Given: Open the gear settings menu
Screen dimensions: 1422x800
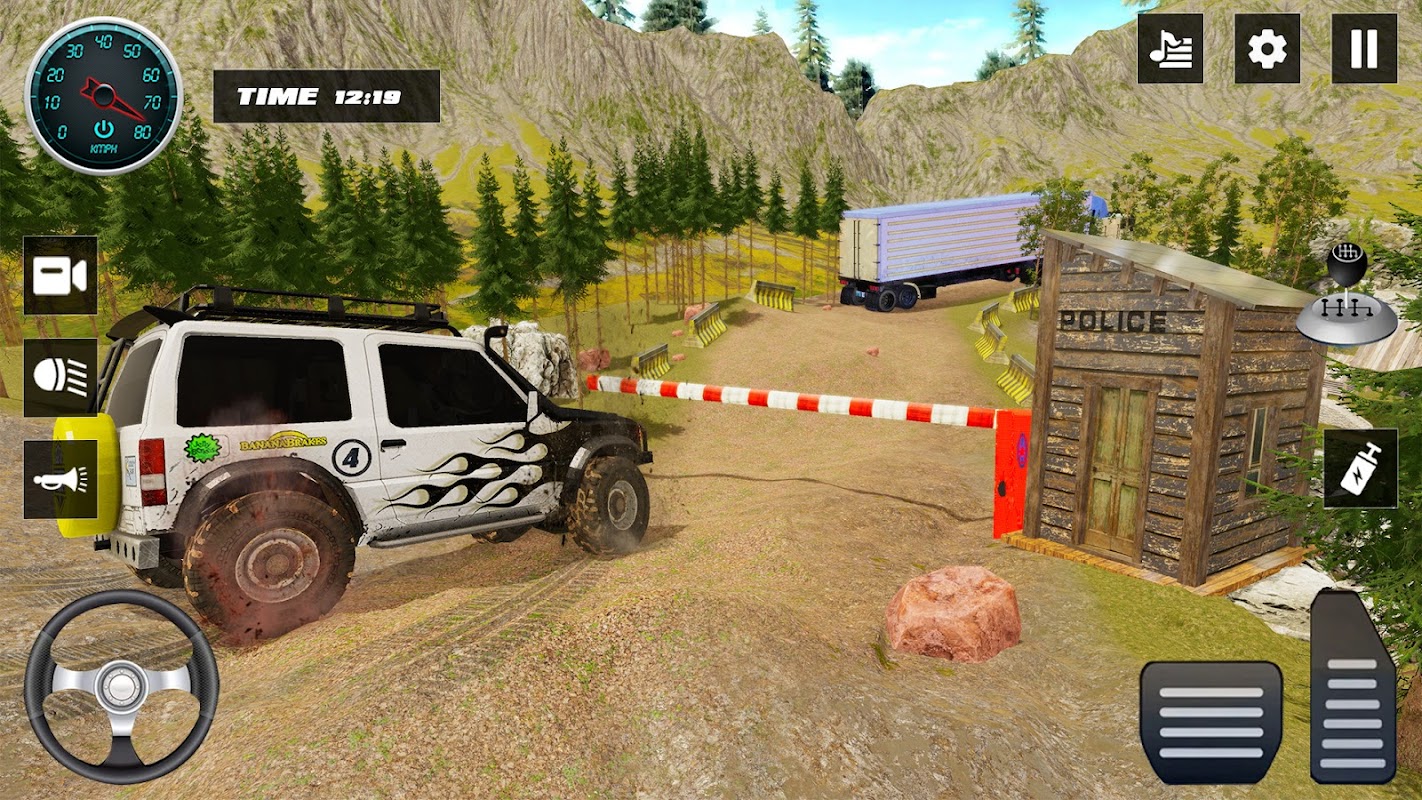Looking at the screenshot, I should coord(1267,49).
